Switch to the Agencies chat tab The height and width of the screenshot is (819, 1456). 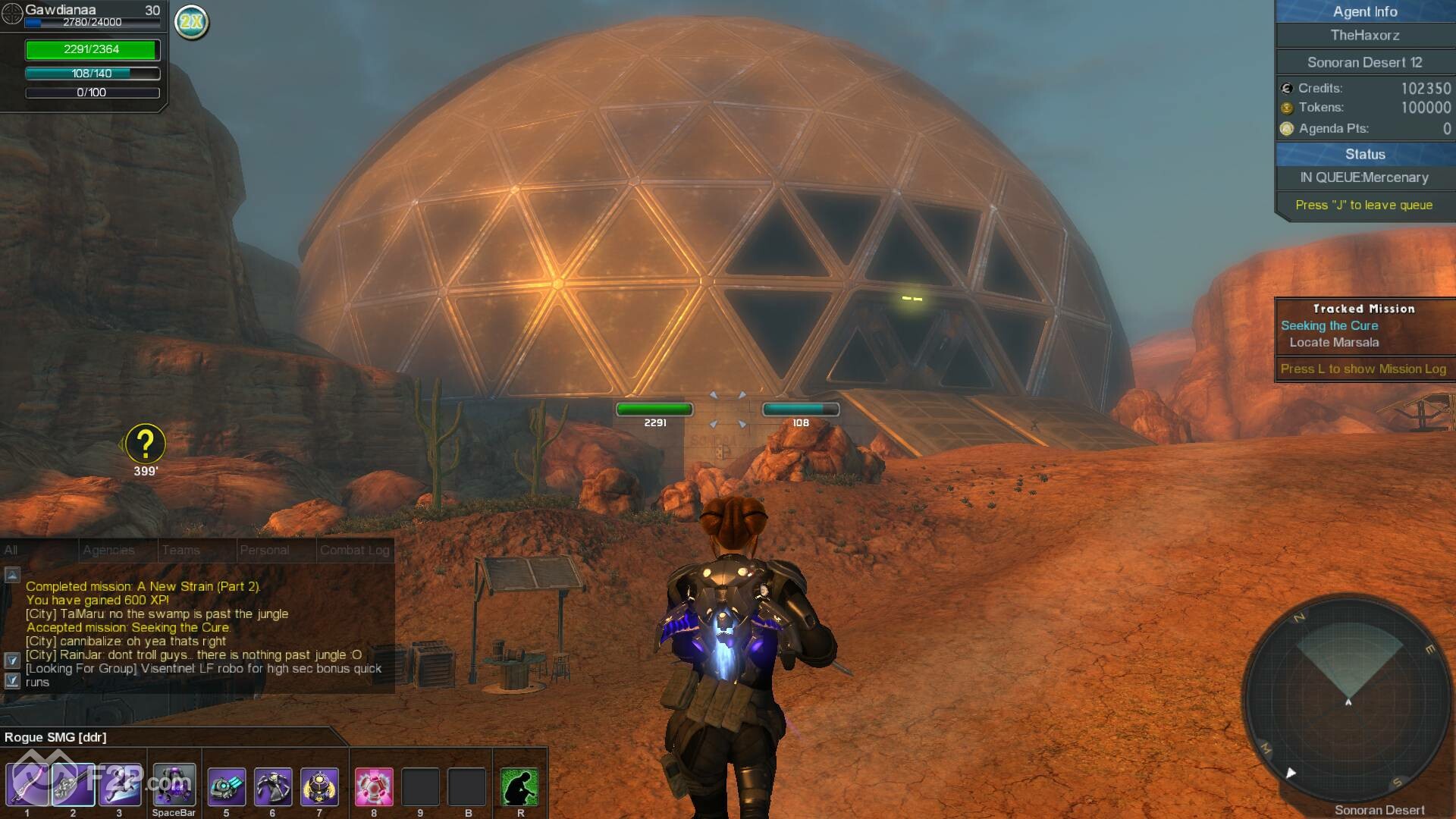coord(108,551)
